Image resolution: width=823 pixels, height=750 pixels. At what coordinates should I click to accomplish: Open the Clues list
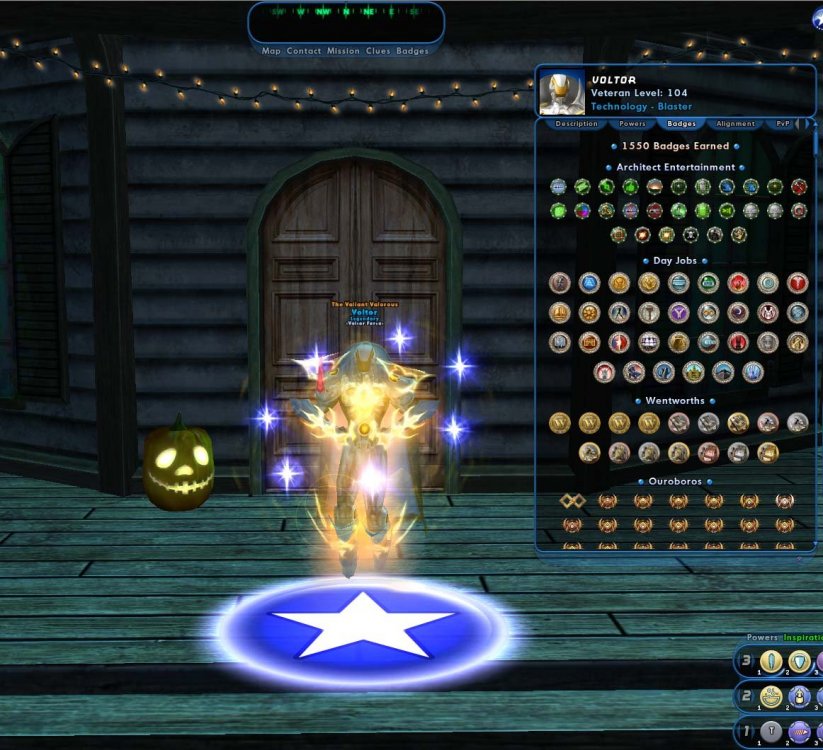click(x=378, y=51)
